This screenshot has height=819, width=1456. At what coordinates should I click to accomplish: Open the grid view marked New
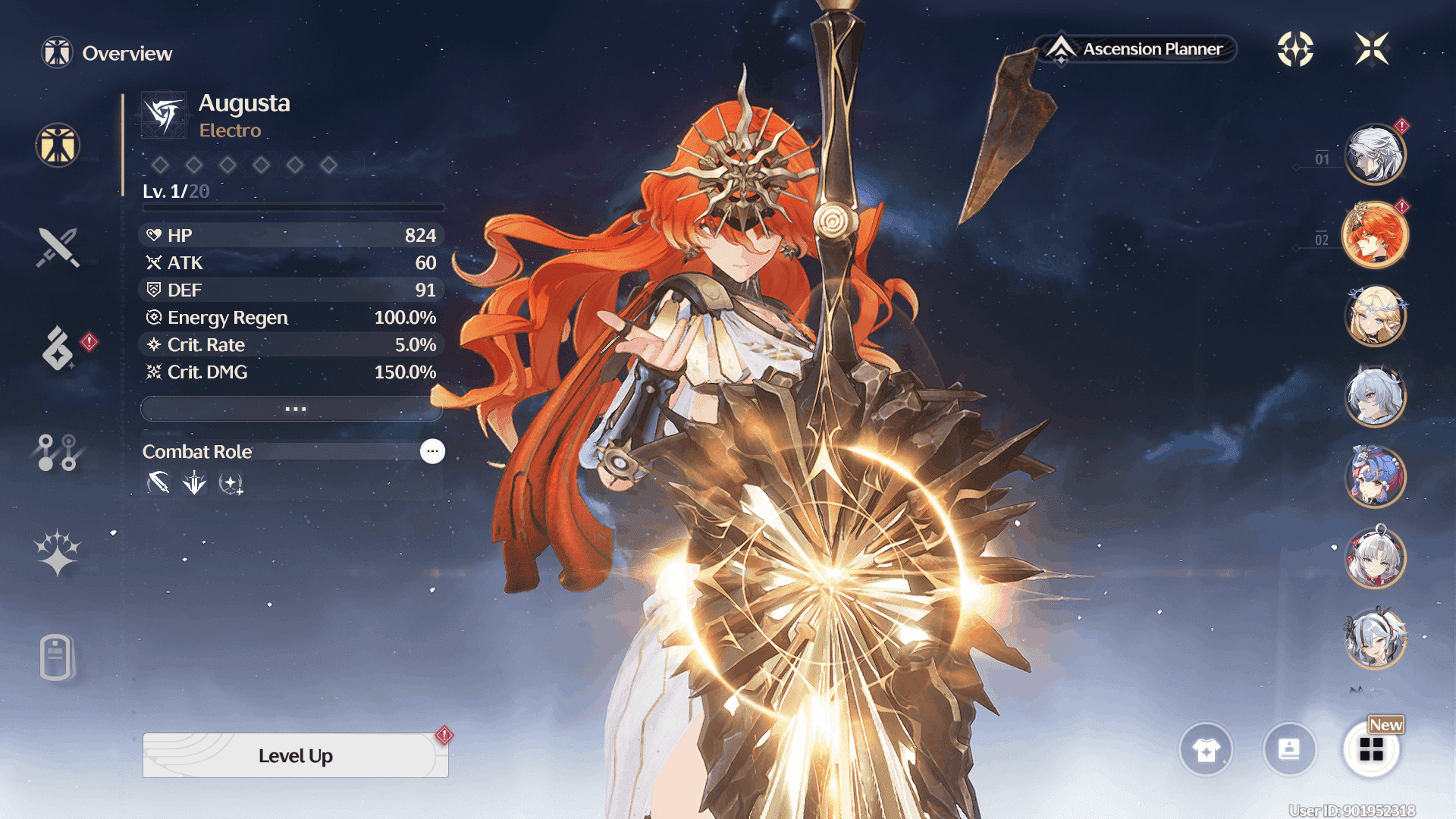[1371, 750]
